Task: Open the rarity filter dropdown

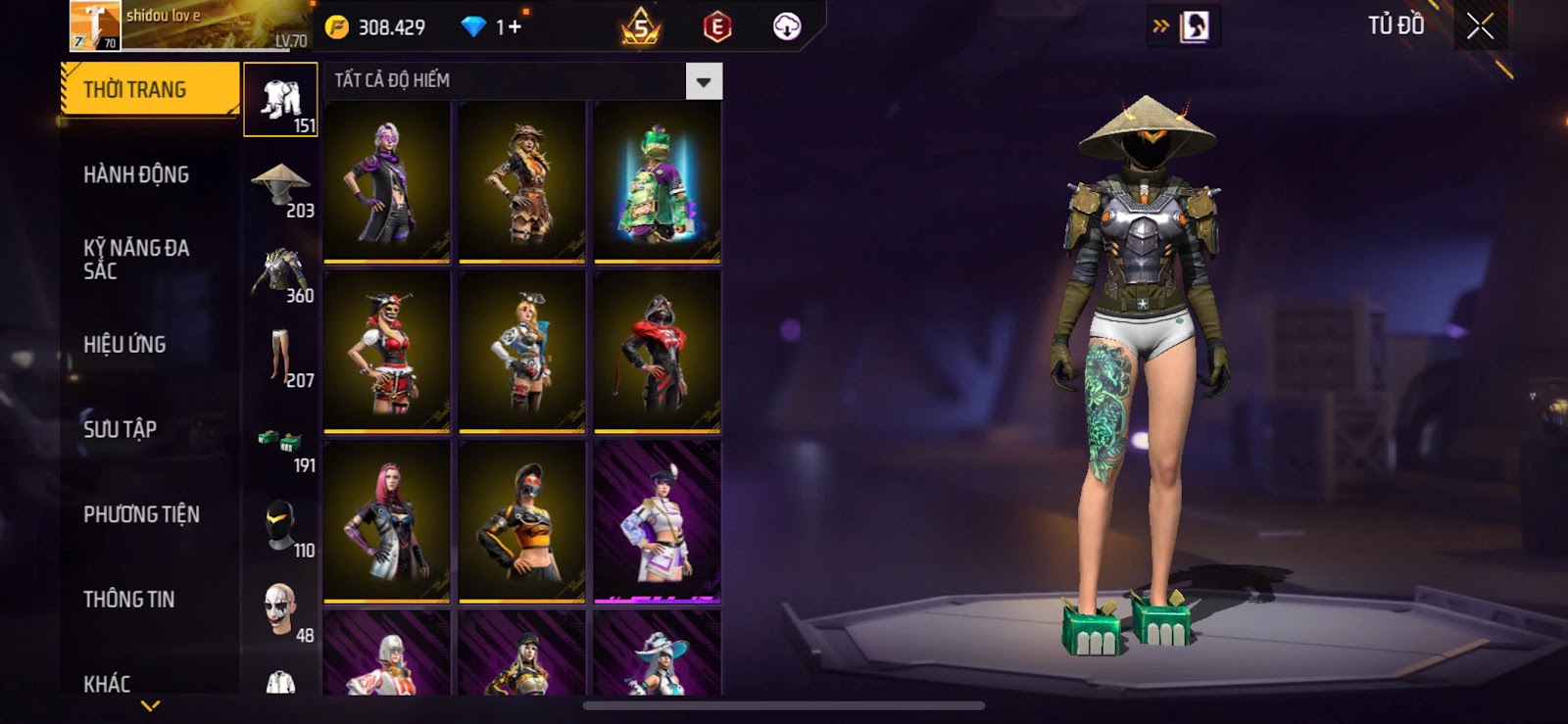Action: click(x=704, y=81)
